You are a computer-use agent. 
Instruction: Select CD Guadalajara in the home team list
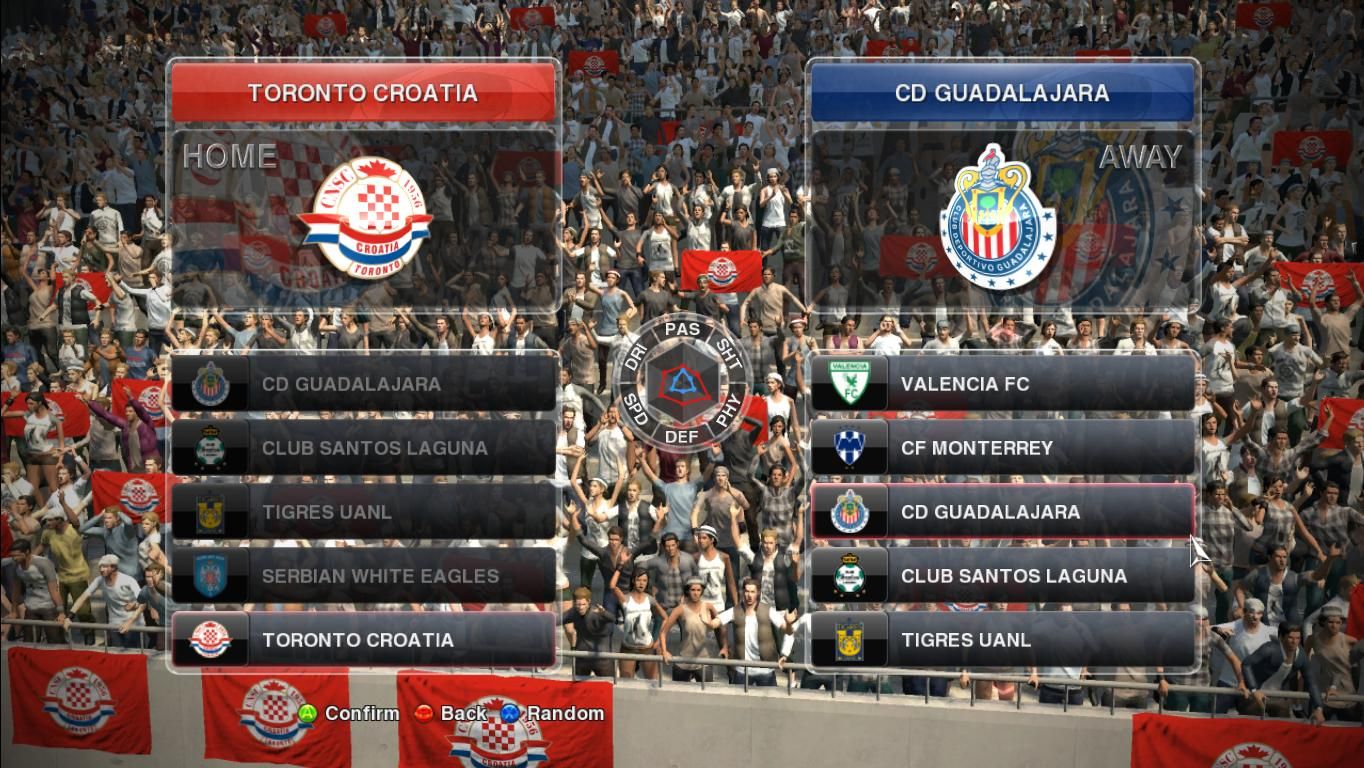pyautogui.click(x=364, y=384)
